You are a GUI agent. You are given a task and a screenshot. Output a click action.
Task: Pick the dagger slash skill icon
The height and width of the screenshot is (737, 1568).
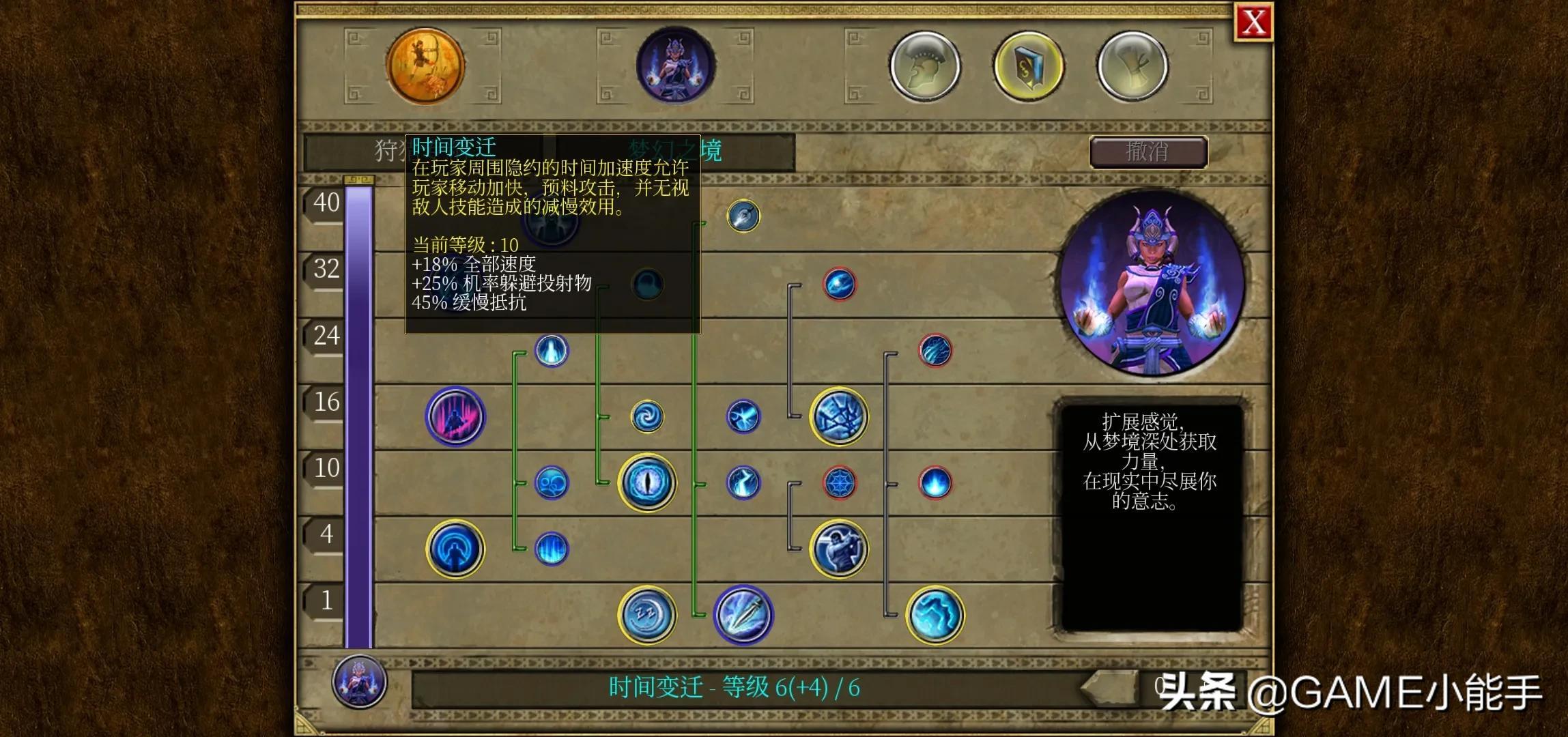(743, 614)
